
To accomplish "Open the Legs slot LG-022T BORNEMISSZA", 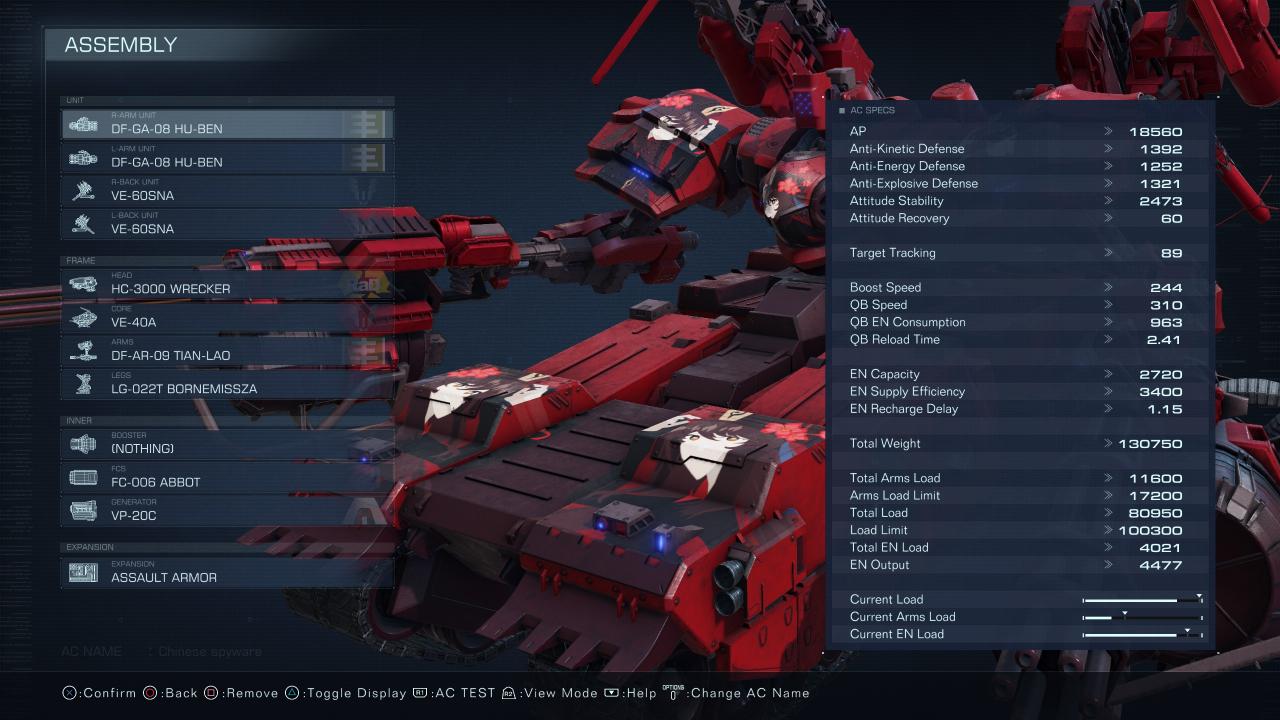I will pyautogui.click(x=227, y=384).
